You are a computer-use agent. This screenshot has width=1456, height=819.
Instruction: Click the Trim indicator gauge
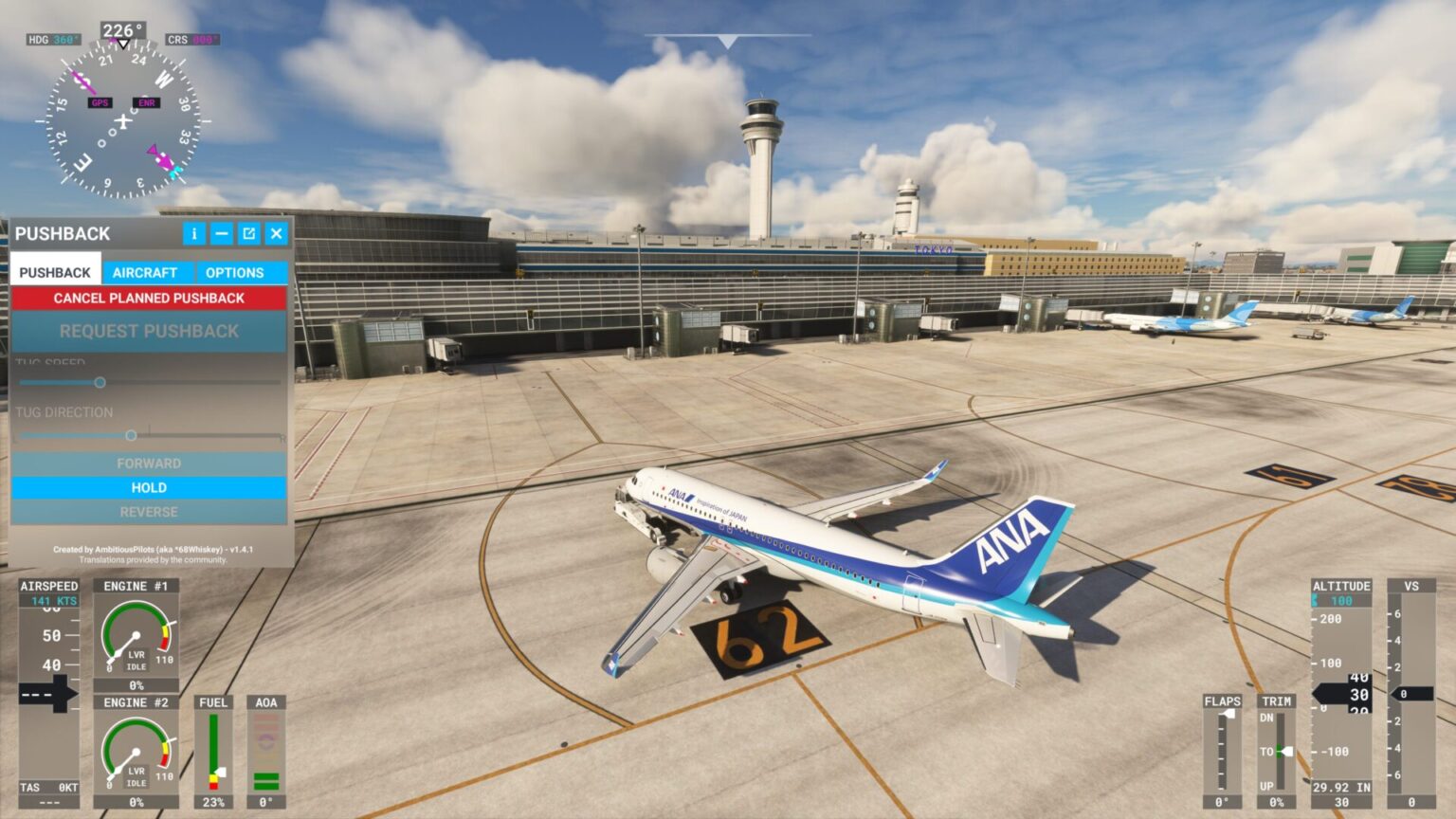(x=1282, y=749)
